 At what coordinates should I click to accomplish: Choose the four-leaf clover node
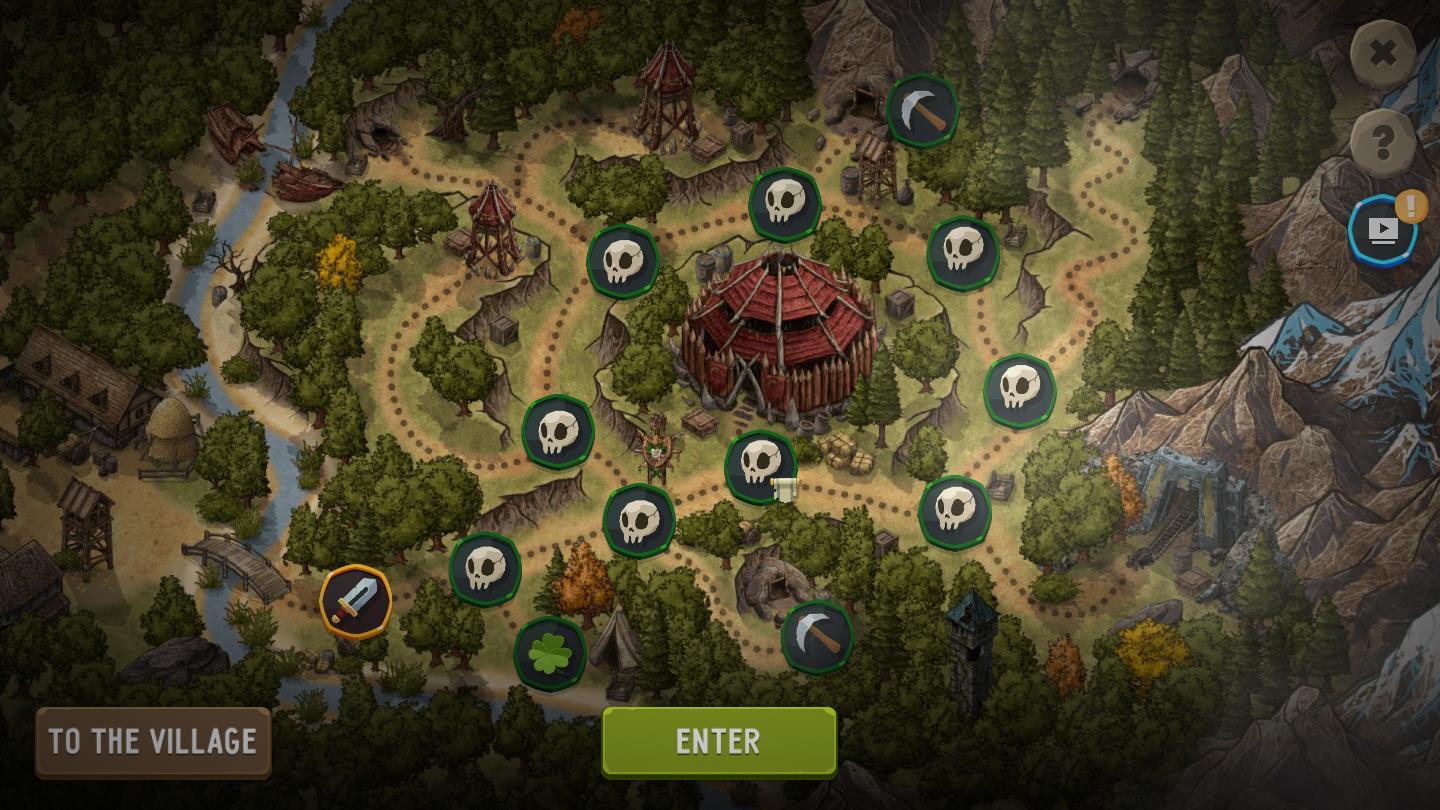(549, 654)
